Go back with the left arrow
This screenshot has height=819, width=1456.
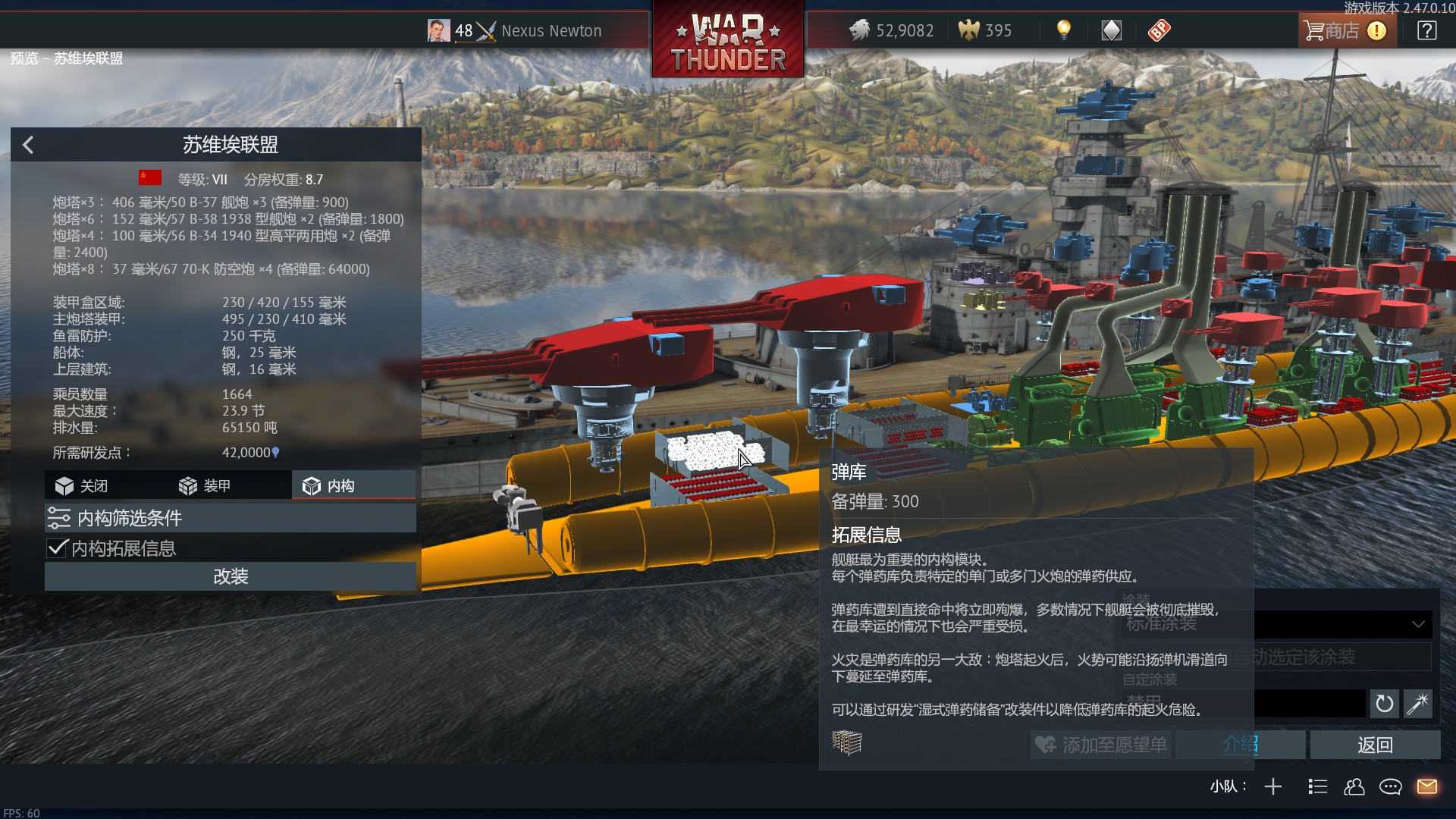(28, 145)
